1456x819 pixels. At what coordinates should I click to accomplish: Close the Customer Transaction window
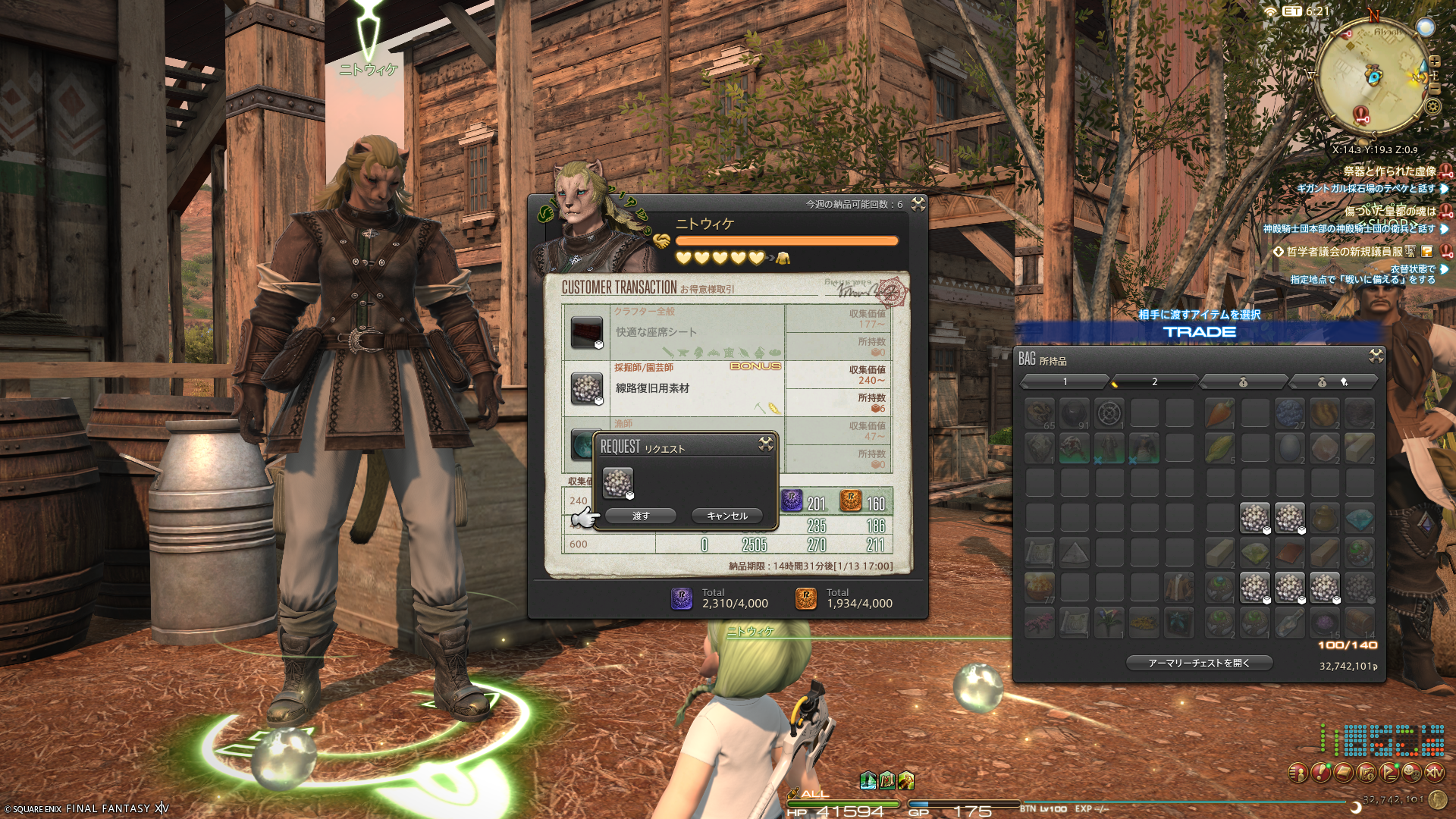tap(918, 204)
